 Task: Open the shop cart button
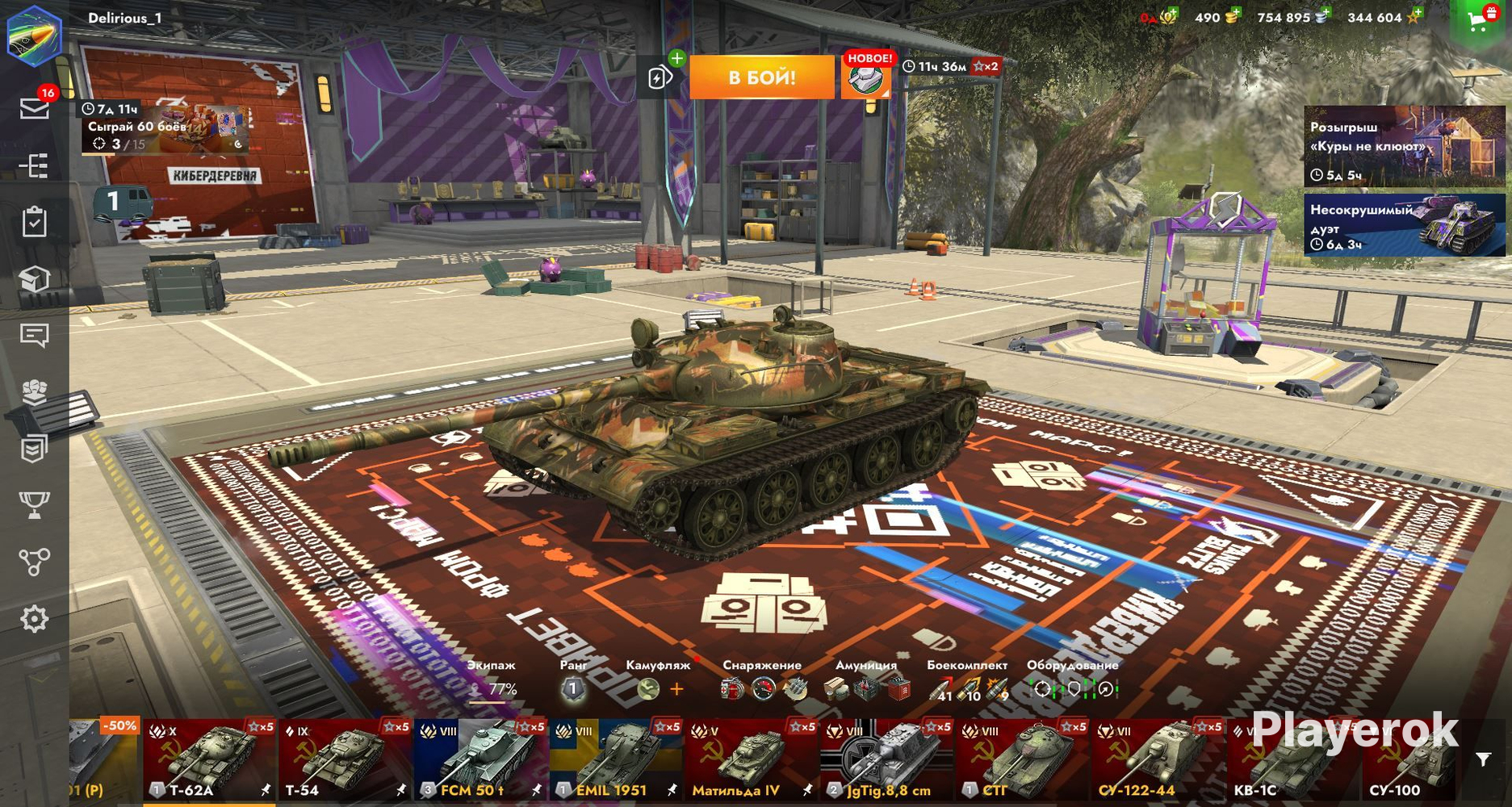click(1480, 20)
